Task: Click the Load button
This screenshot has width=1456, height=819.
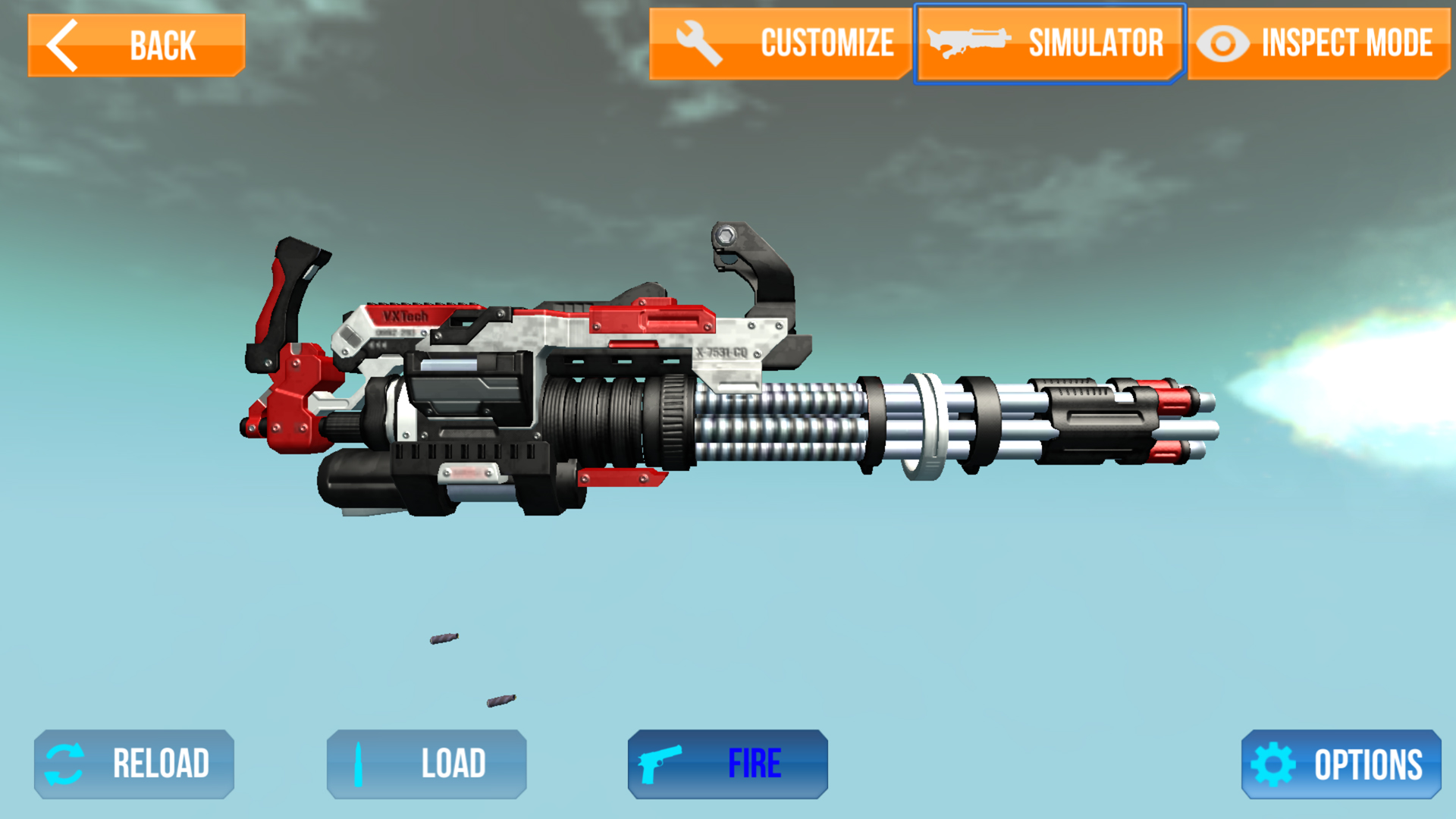Action: [x=426, y=764]
